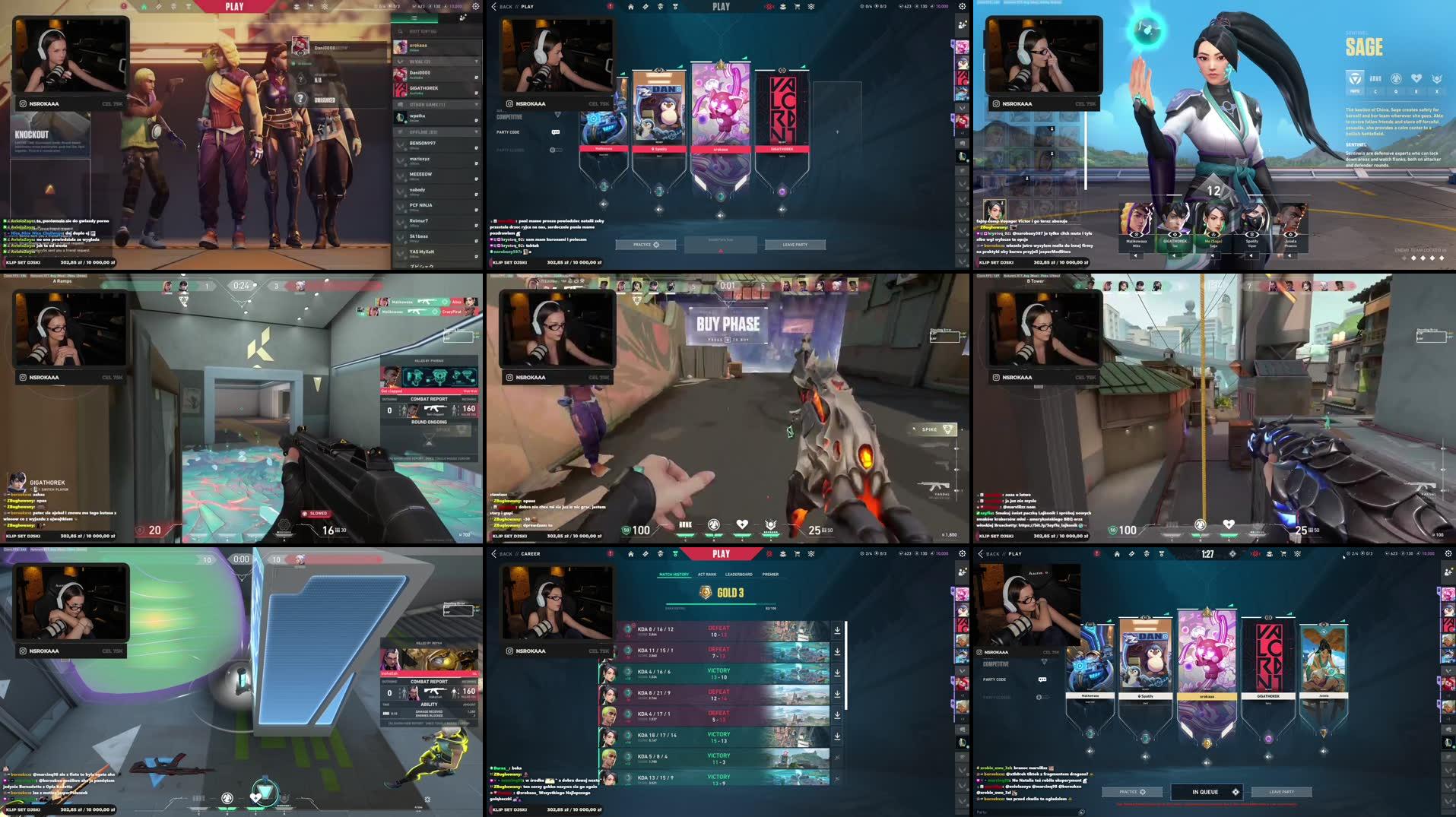Viewport: 1456px width, 817px height.
Task: Select the home icon on the nav bar
Action: (631, 6)
